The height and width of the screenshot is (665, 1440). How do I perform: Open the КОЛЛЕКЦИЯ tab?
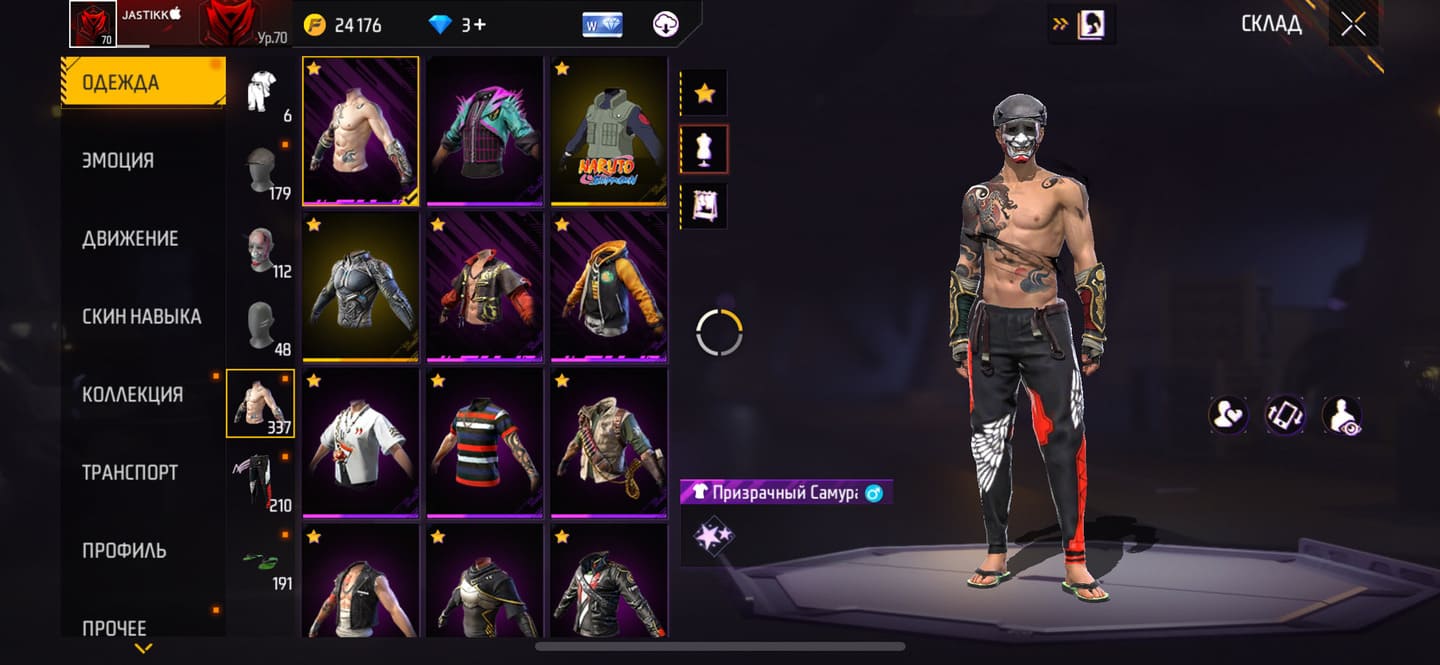(132, 394)
